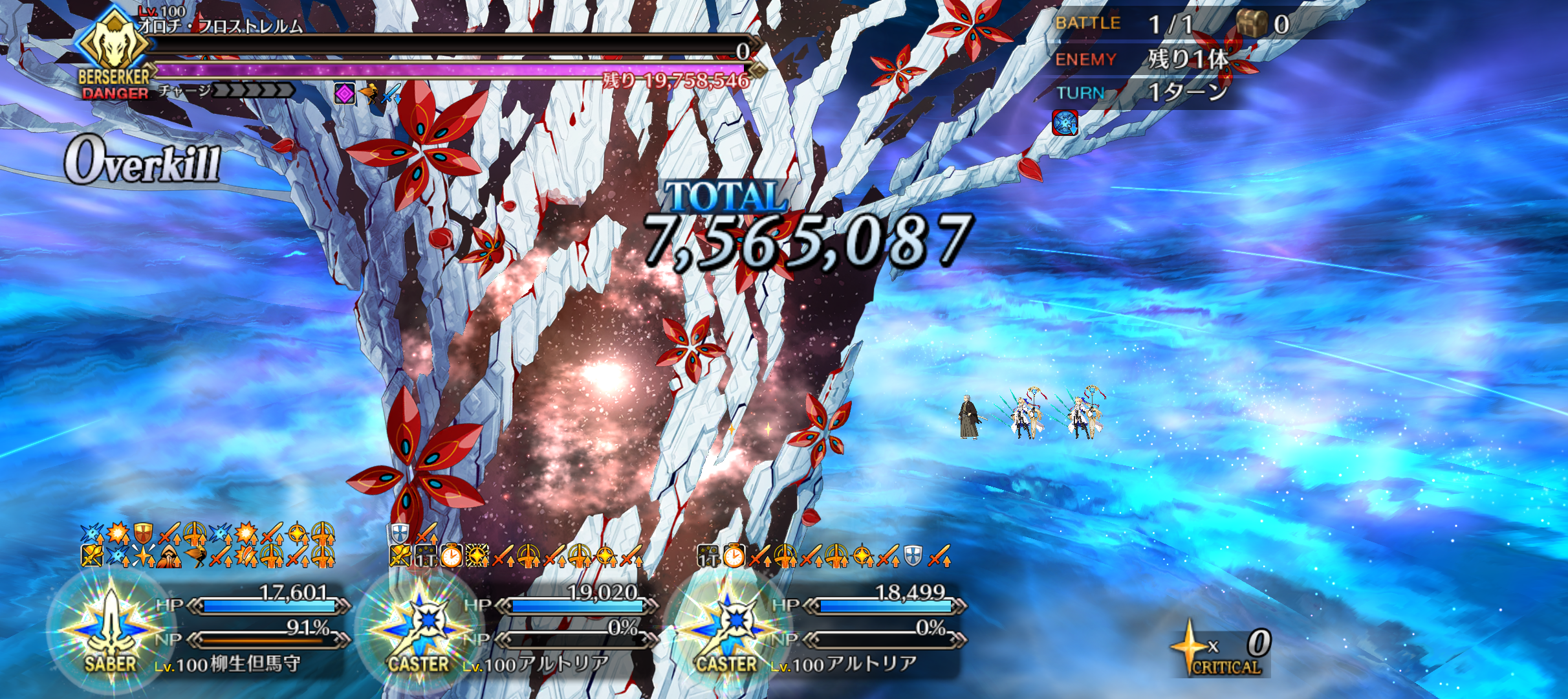Expand the enemy チャージ gauge segments
The image size is (1568, 699).
coord(252,92)
